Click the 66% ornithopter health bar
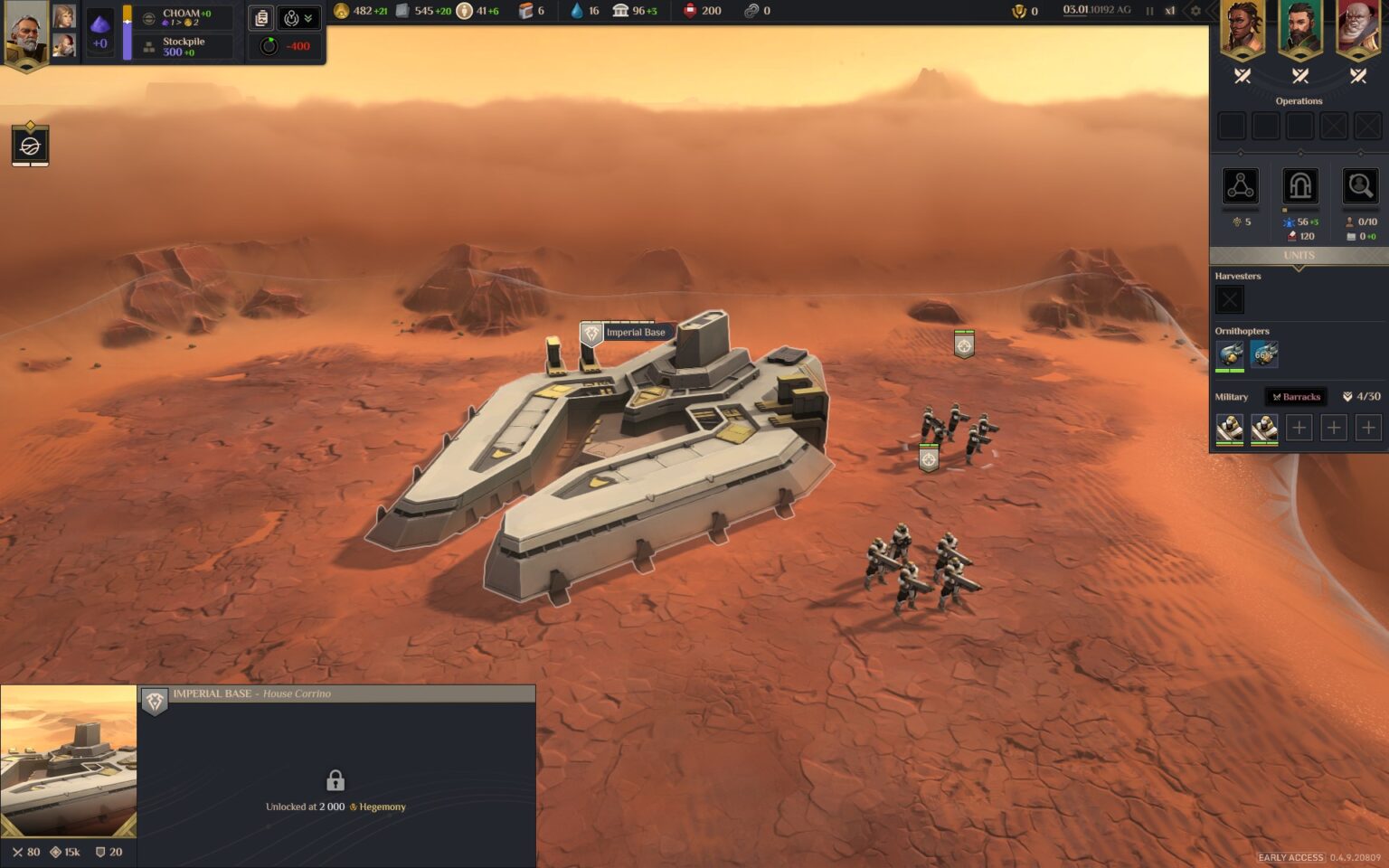This screenshot has height=868, width=1389. [1264, 355]
